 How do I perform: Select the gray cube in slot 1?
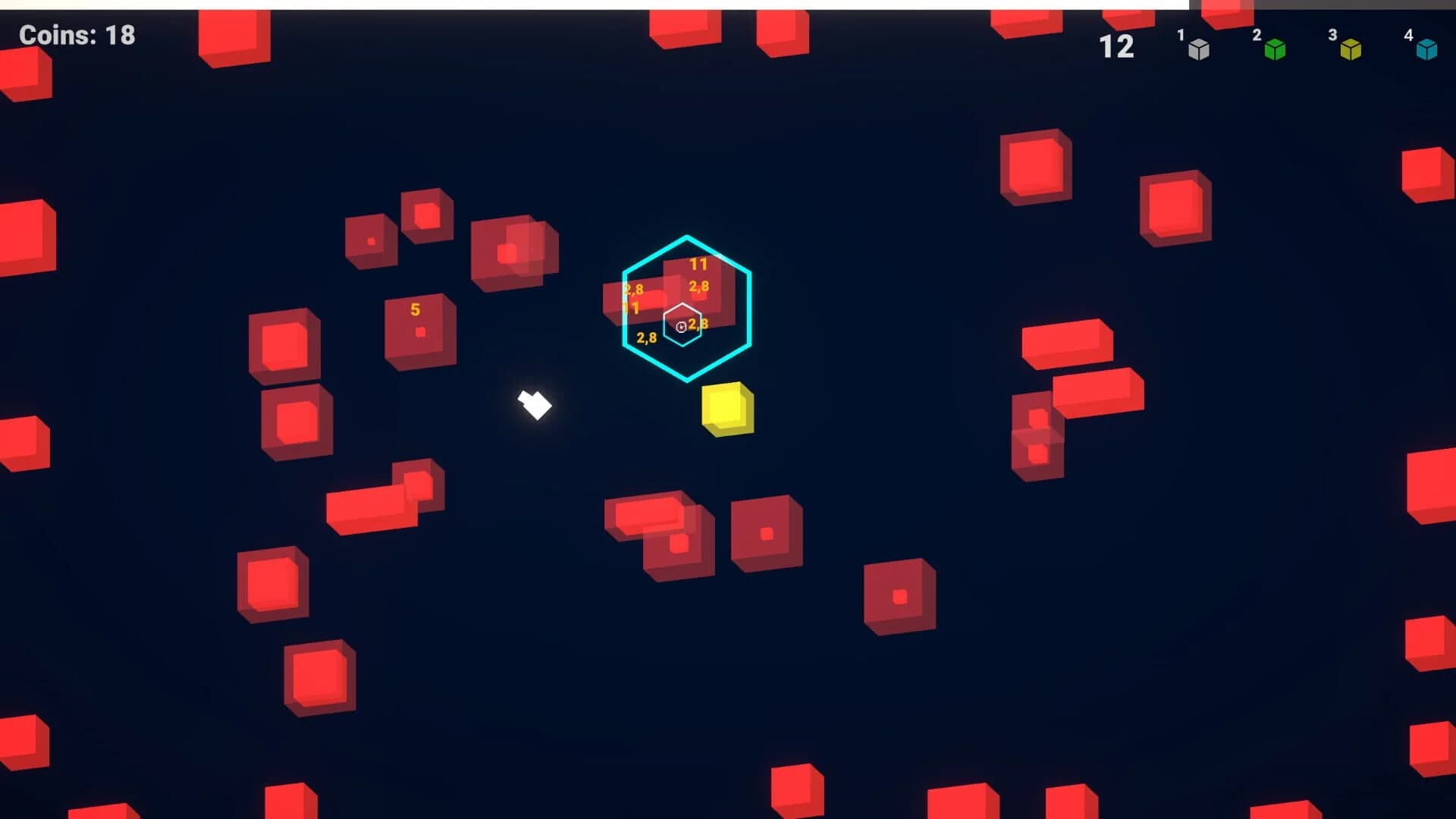[1199, 48]
